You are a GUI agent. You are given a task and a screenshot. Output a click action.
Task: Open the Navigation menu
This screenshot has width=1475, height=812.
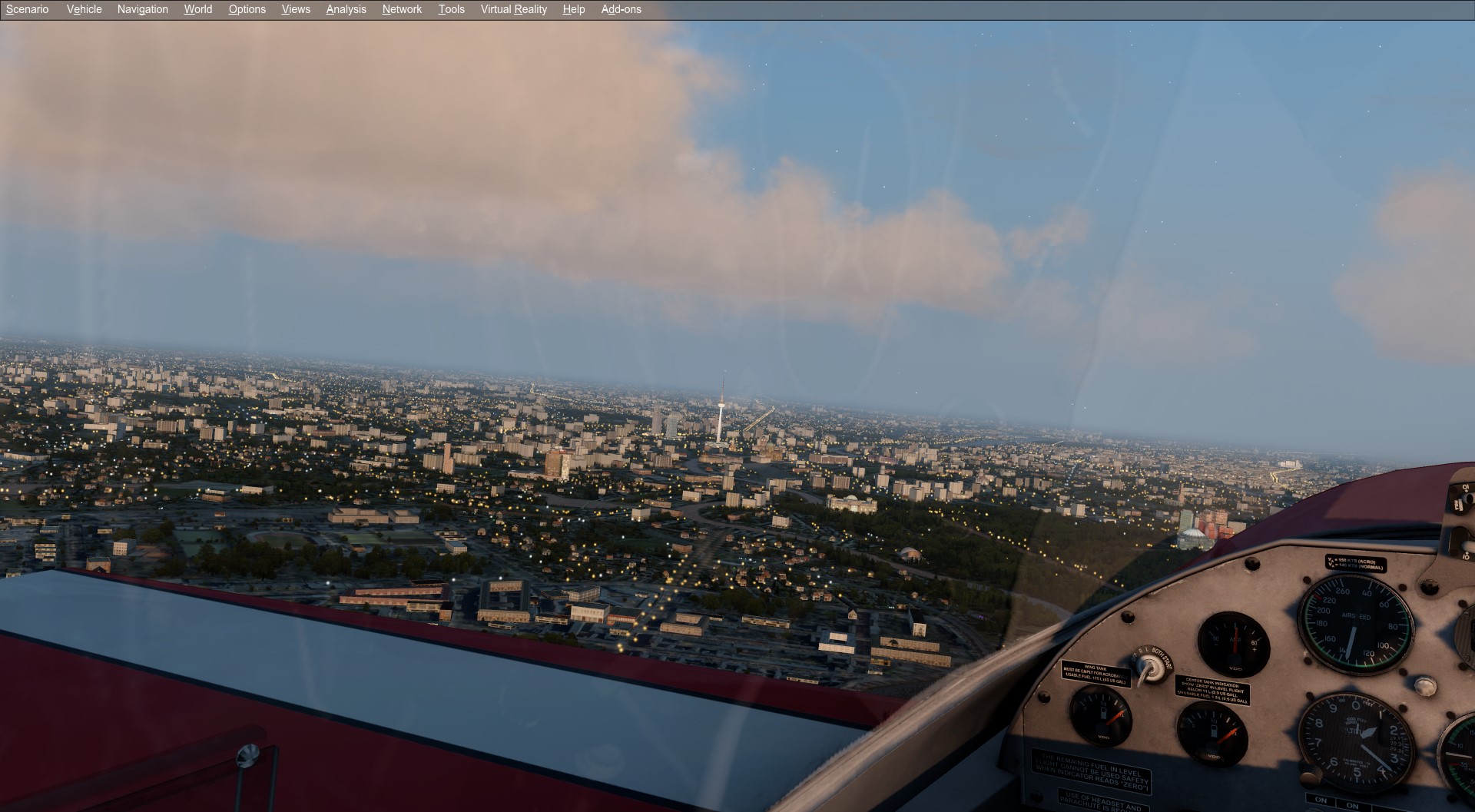pos(142,9)
